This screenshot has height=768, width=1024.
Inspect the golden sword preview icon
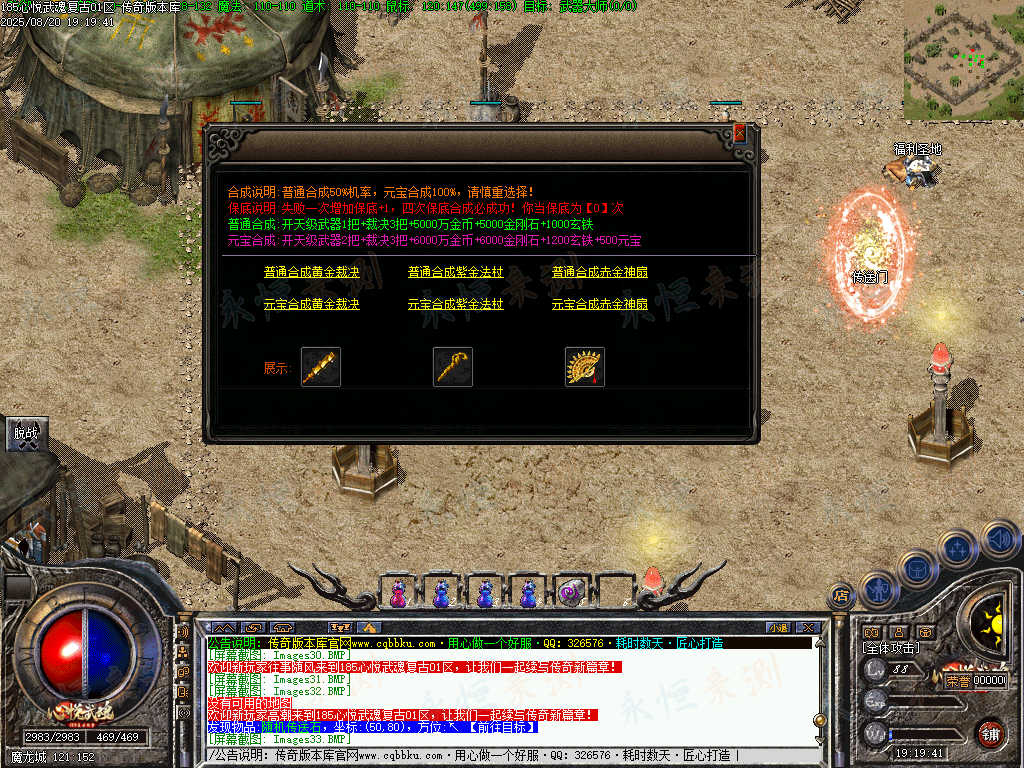321,367
